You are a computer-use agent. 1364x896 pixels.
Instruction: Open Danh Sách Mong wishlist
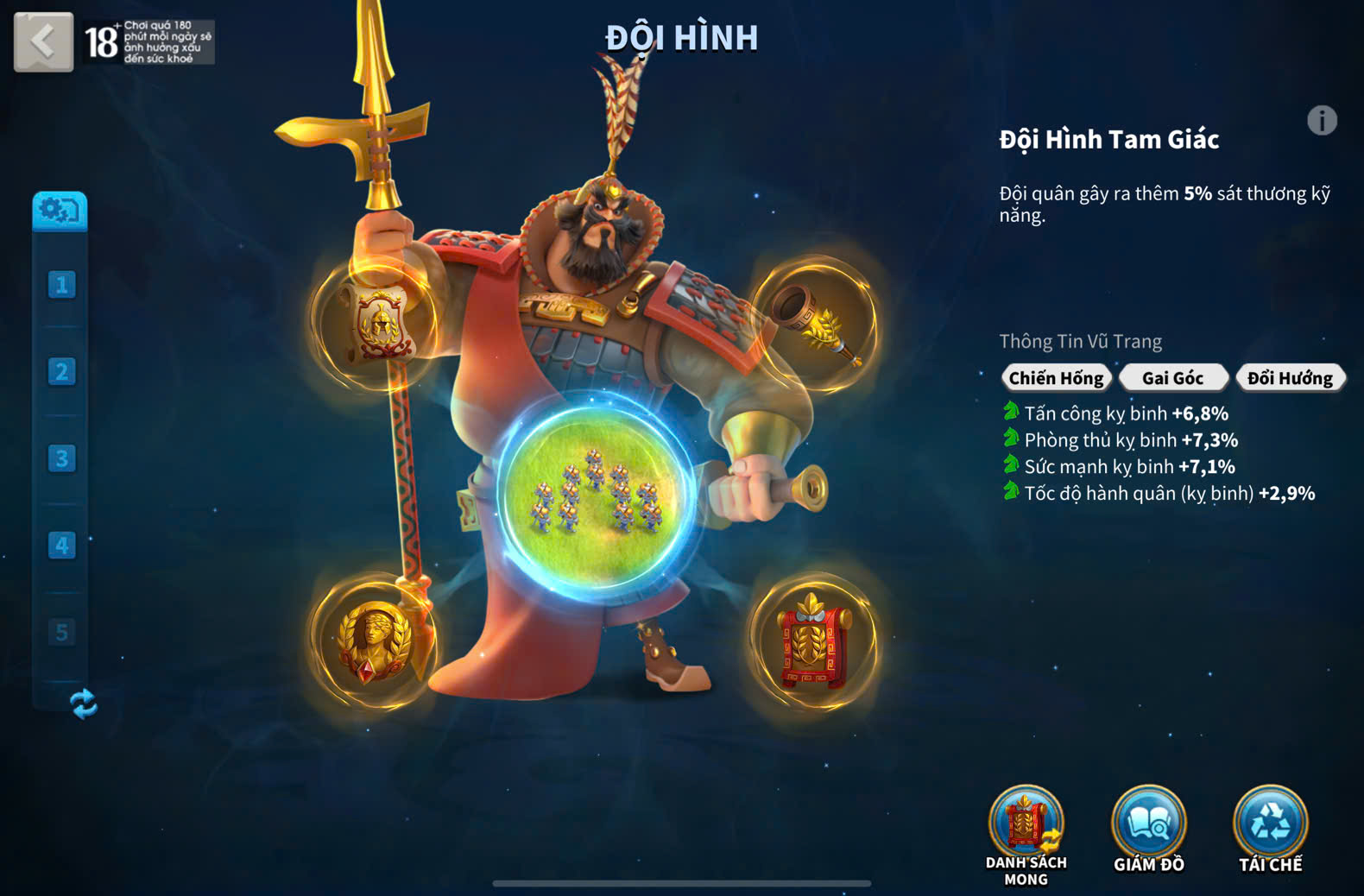[1026, 824]
